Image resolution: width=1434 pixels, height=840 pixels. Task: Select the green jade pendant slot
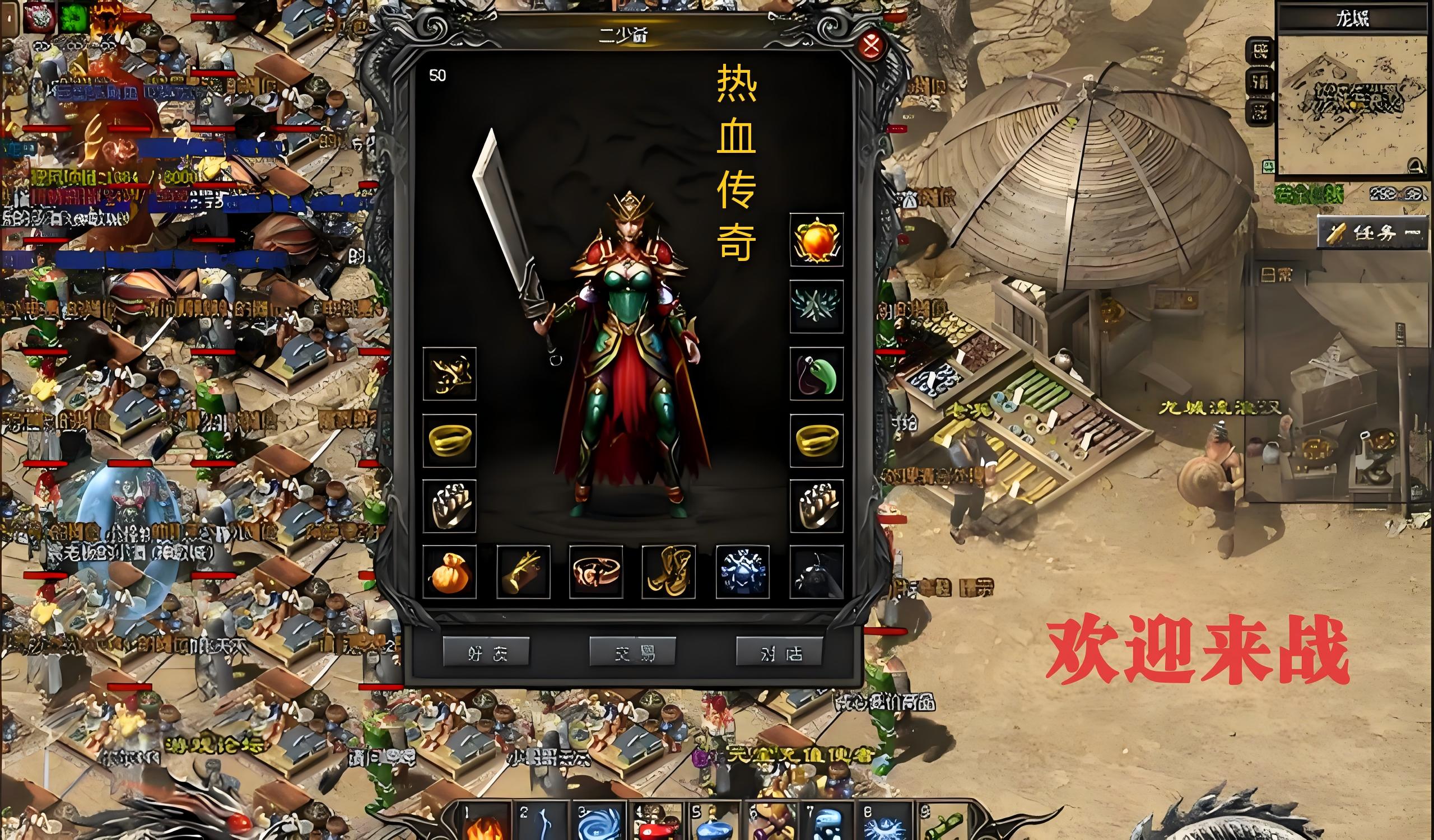(x=817, y=374)
